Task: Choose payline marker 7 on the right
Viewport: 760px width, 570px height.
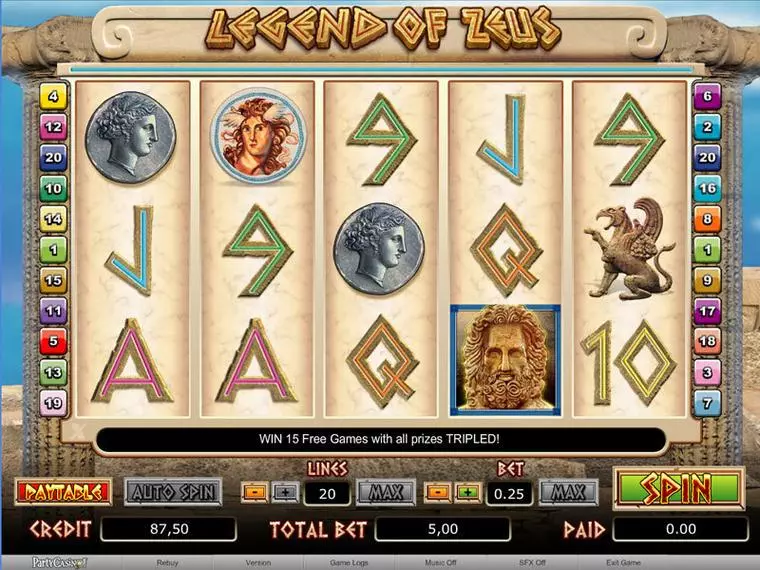Action: click(708, 403)
